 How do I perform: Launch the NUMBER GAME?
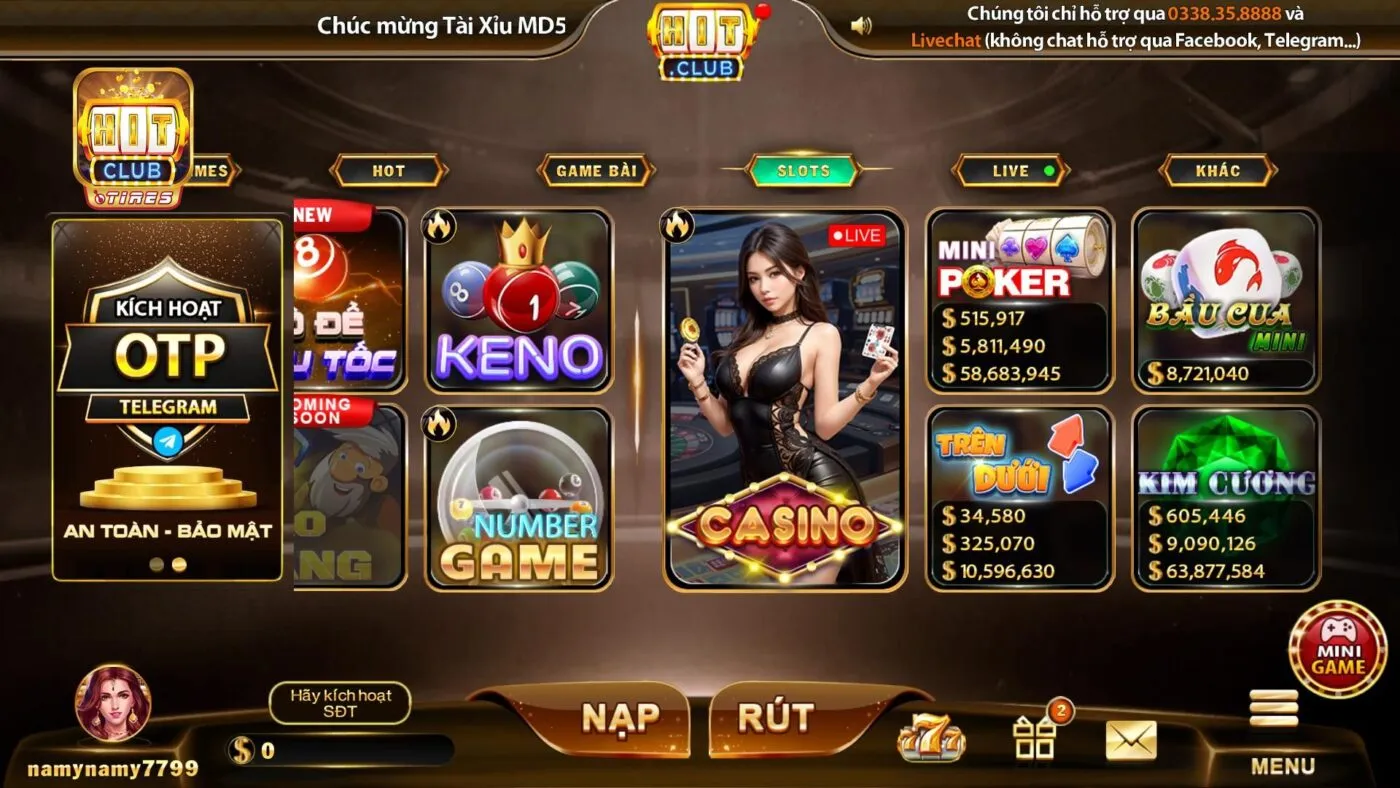point(519,500)
